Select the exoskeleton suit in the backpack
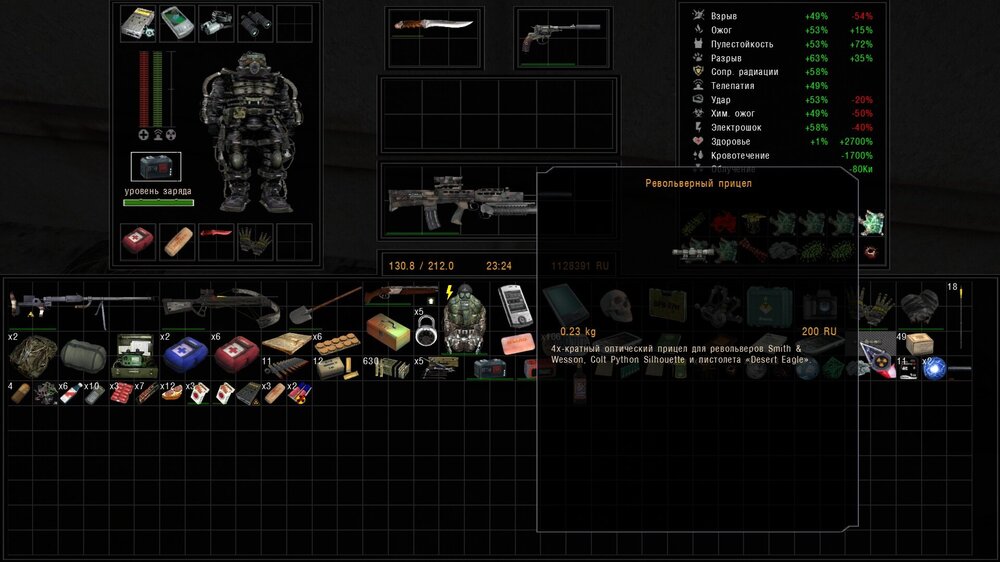This screenshot has height=562, width=1000. point(464,320)
